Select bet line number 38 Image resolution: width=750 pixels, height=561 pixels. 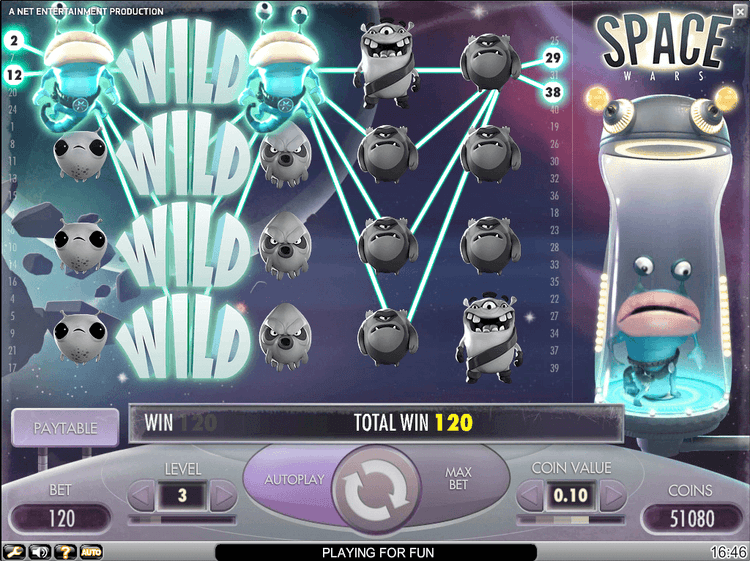coord(553,92)
